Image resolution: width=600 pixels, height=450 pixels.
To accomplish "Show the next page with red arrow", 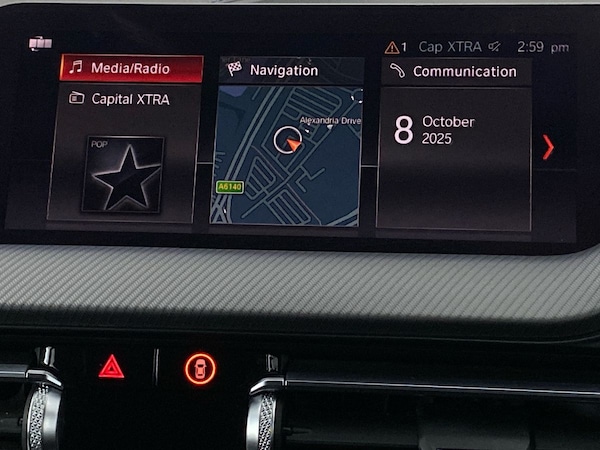I will [x=547, y=147].
